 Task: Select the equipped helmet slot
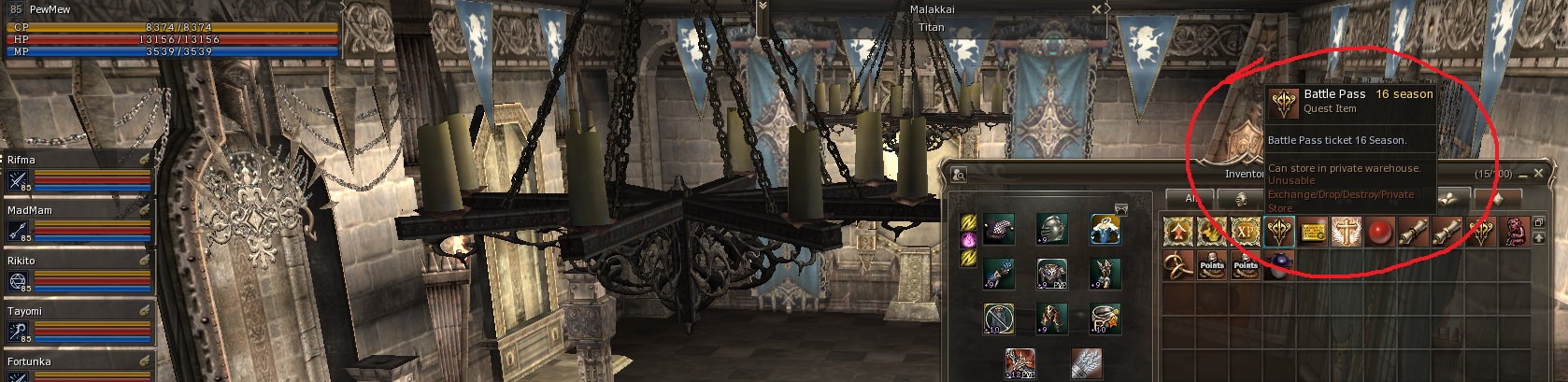pos(1052,230)
